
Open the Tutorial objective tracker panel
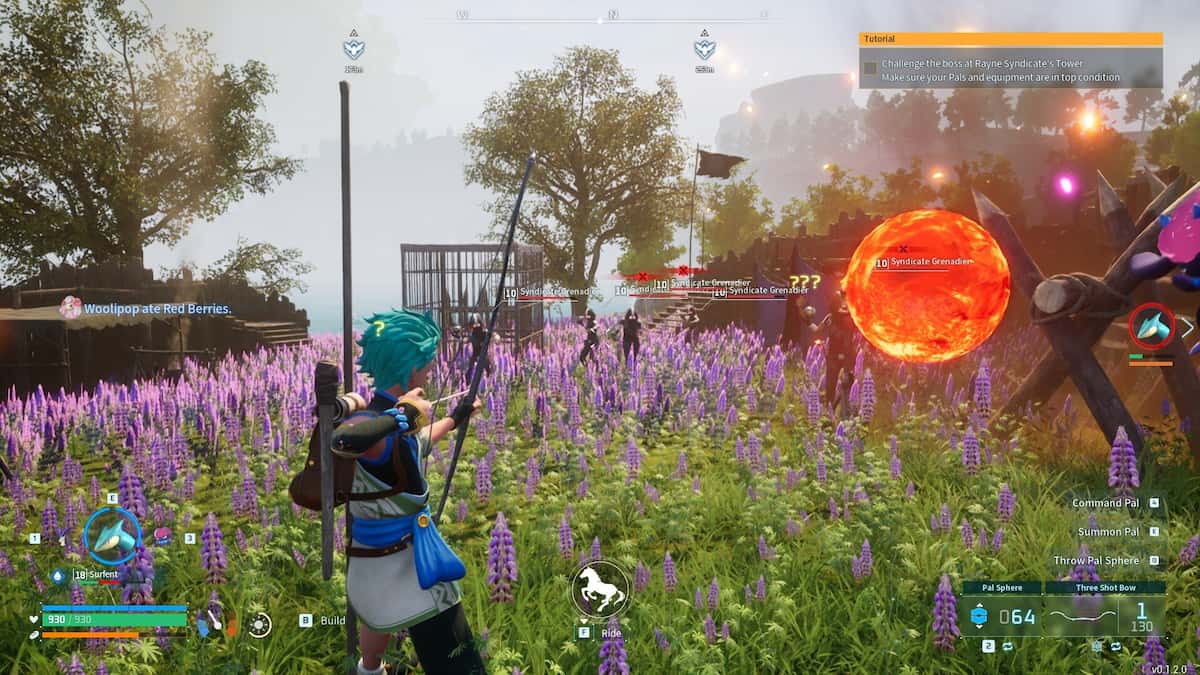pos(1010,60)
